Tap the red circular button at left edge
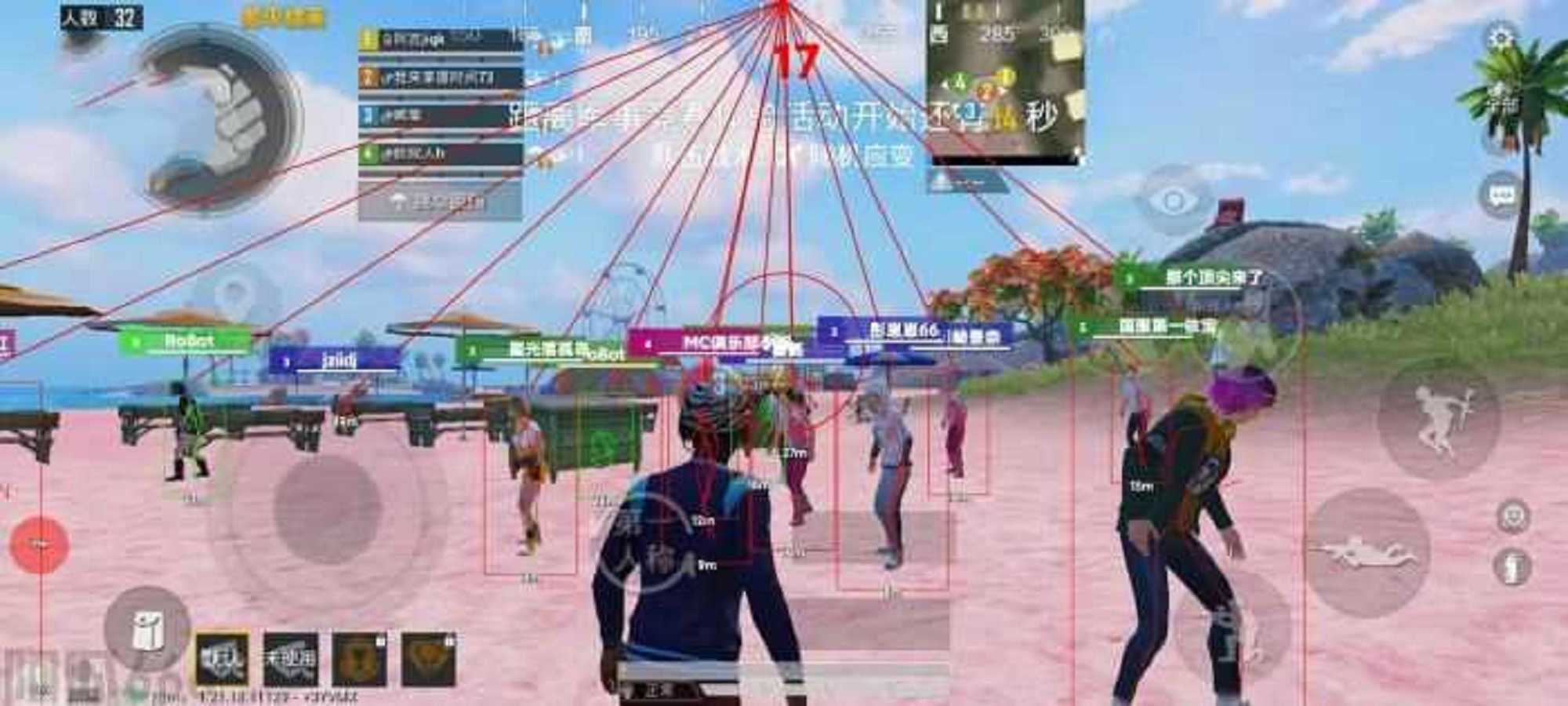Viewport: 1568px width, 706px height. click(x=39, y=544)
